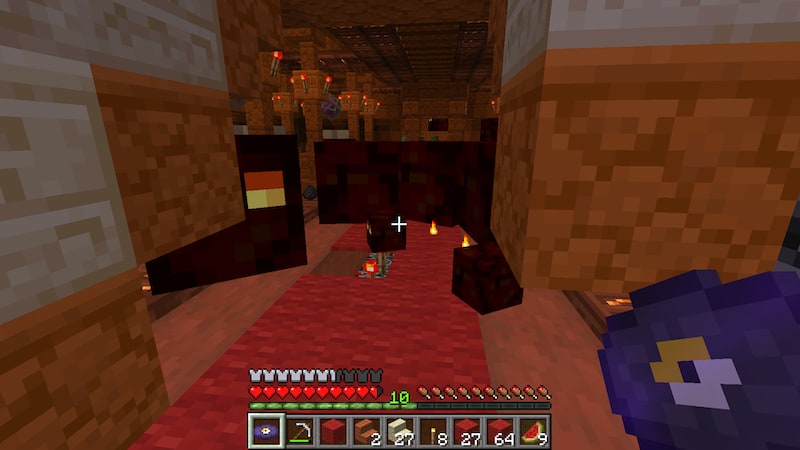The width and height of the screenshot is (800, 450).
Task: Select the torch stack of 8
Action: 433,430
